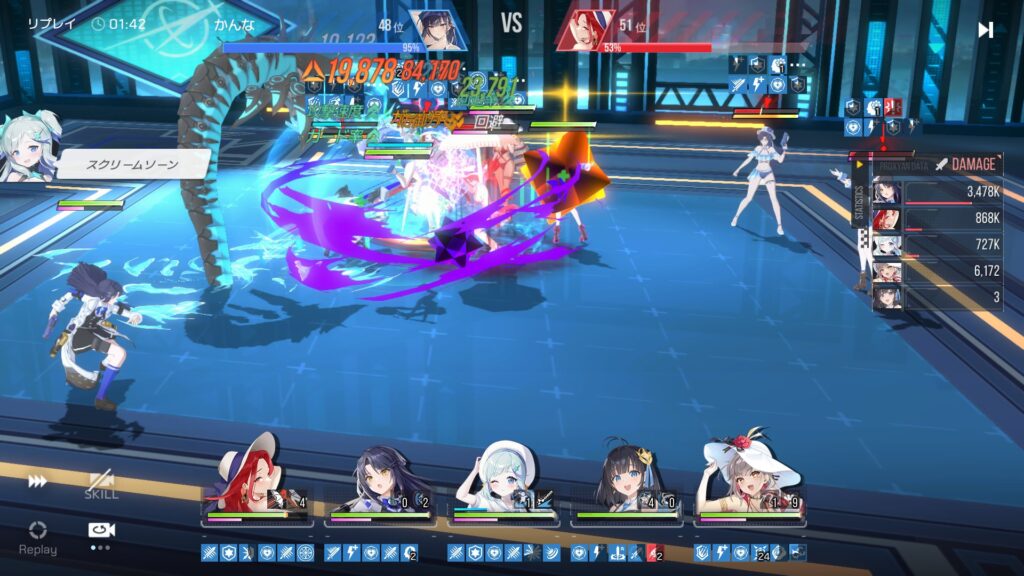Collapse the Statistics side tab
This screenshot has height=576, width=1024.
[860, 197]
